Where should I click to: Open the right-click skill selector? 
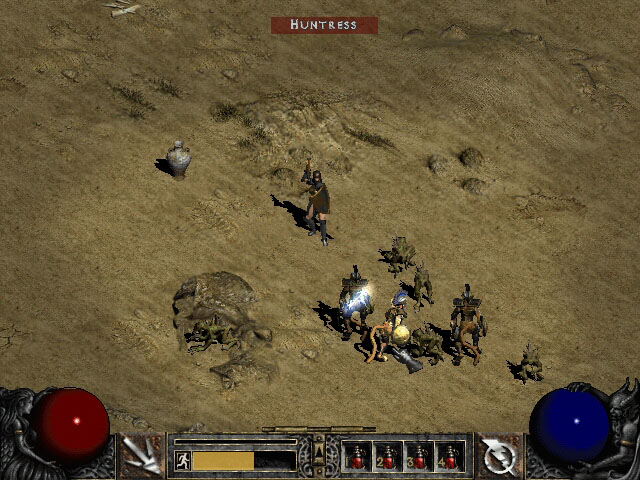pyautogui.click(x=497, y=456)
